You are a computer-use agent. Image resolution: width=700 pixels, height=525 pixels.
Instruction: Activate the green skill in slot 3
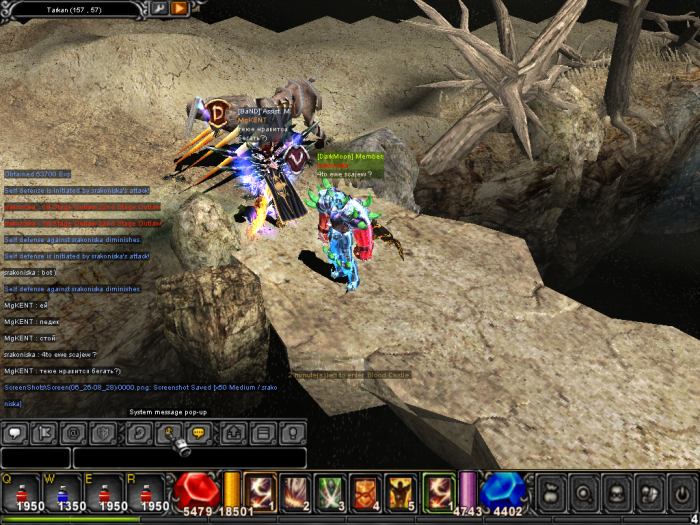click(x=330, y=491)
